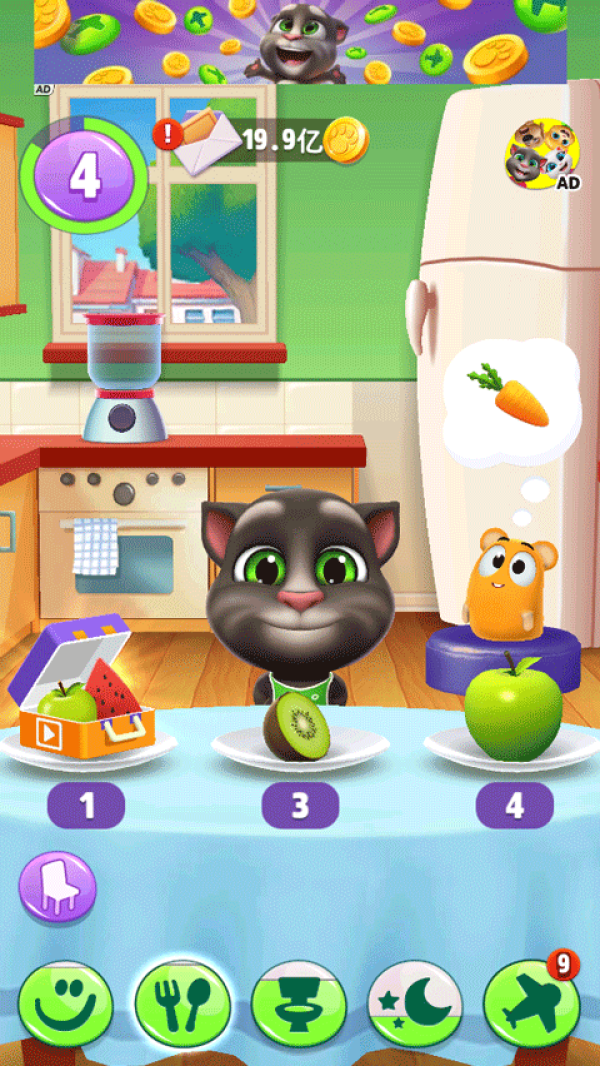Screen dimensions: 600x1066
Task: Switch to the smiley face play room
Action: (x=65, y=1004)
